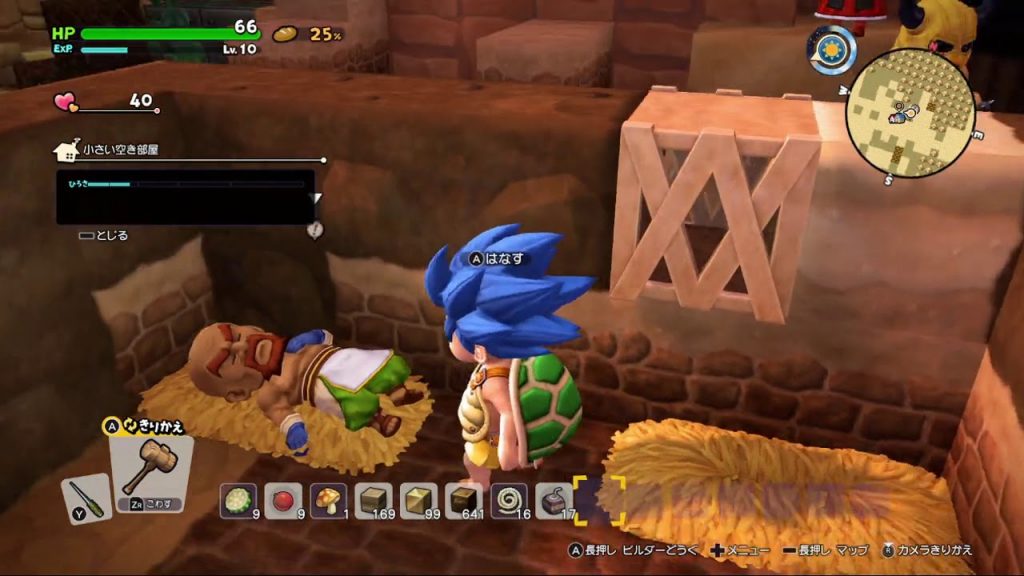Select the red tomato hotbar slot
Image resolution: width=1024 pixels, height=576 pixels.
[x=283, y=498]
